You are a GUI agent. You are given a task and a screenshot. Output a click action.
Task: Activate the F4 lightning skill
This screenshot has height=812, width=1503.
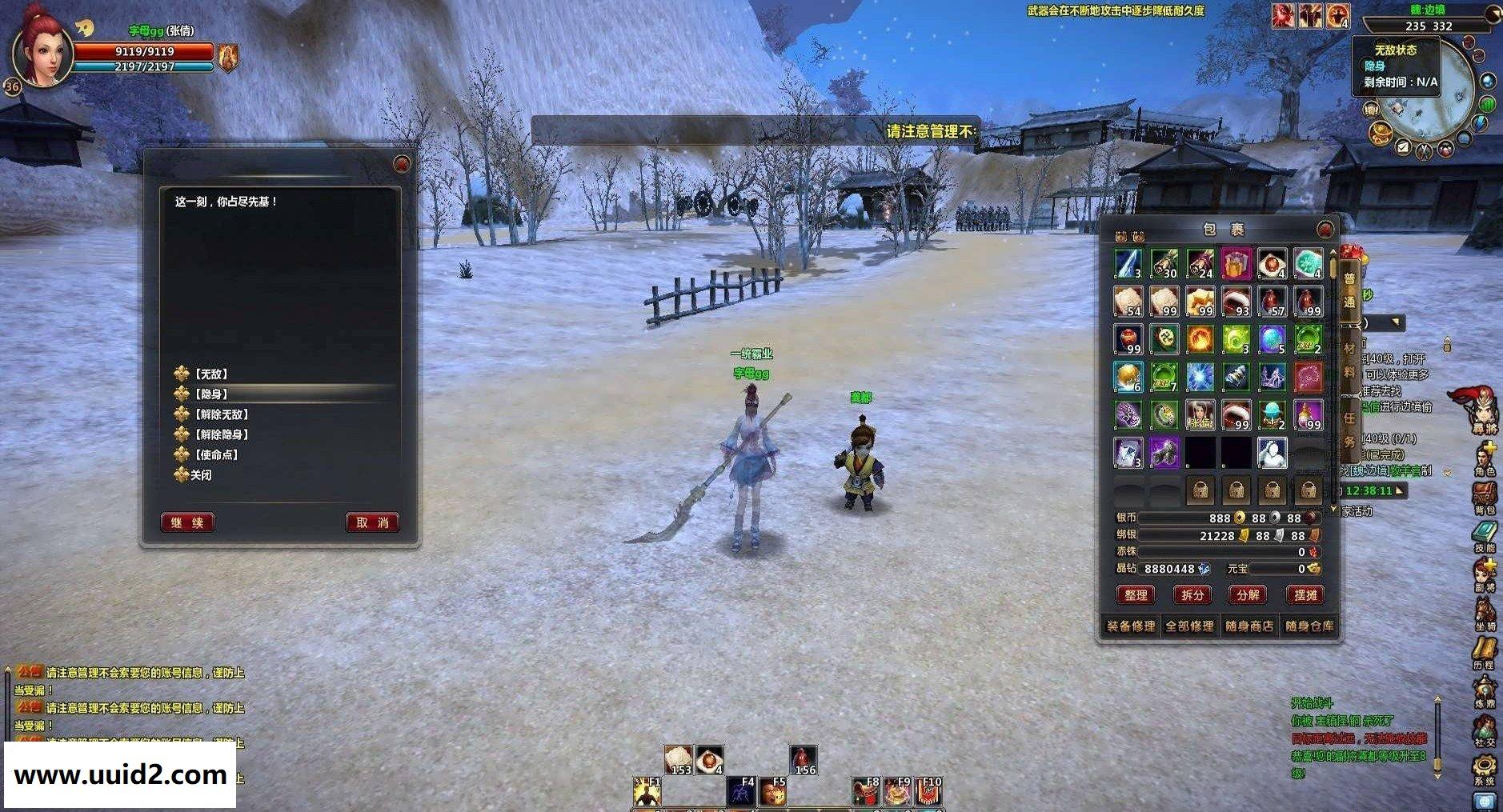click(742, 792)
